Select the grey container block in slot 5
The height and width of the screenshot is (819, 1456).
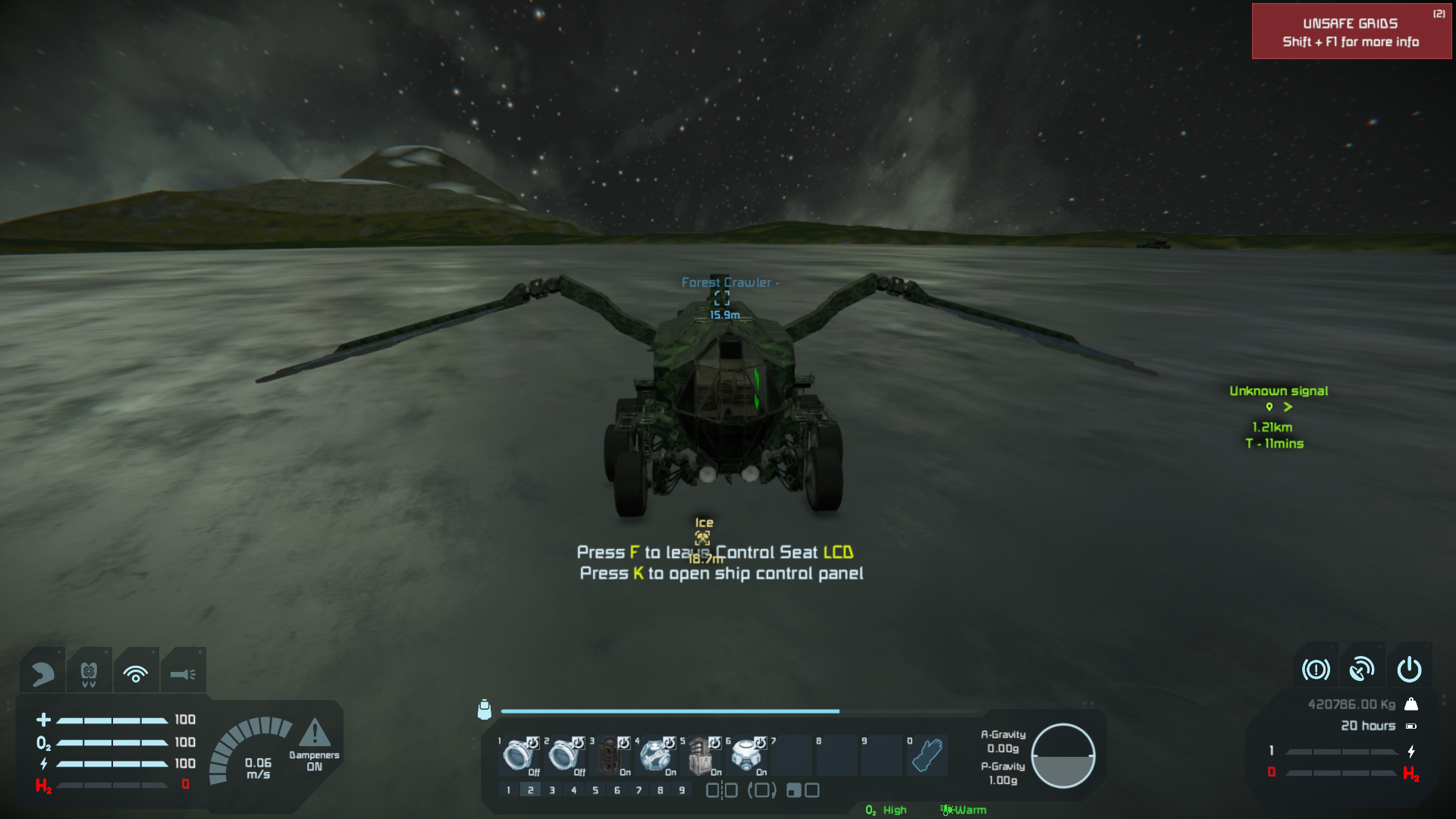tap(701, 755)
